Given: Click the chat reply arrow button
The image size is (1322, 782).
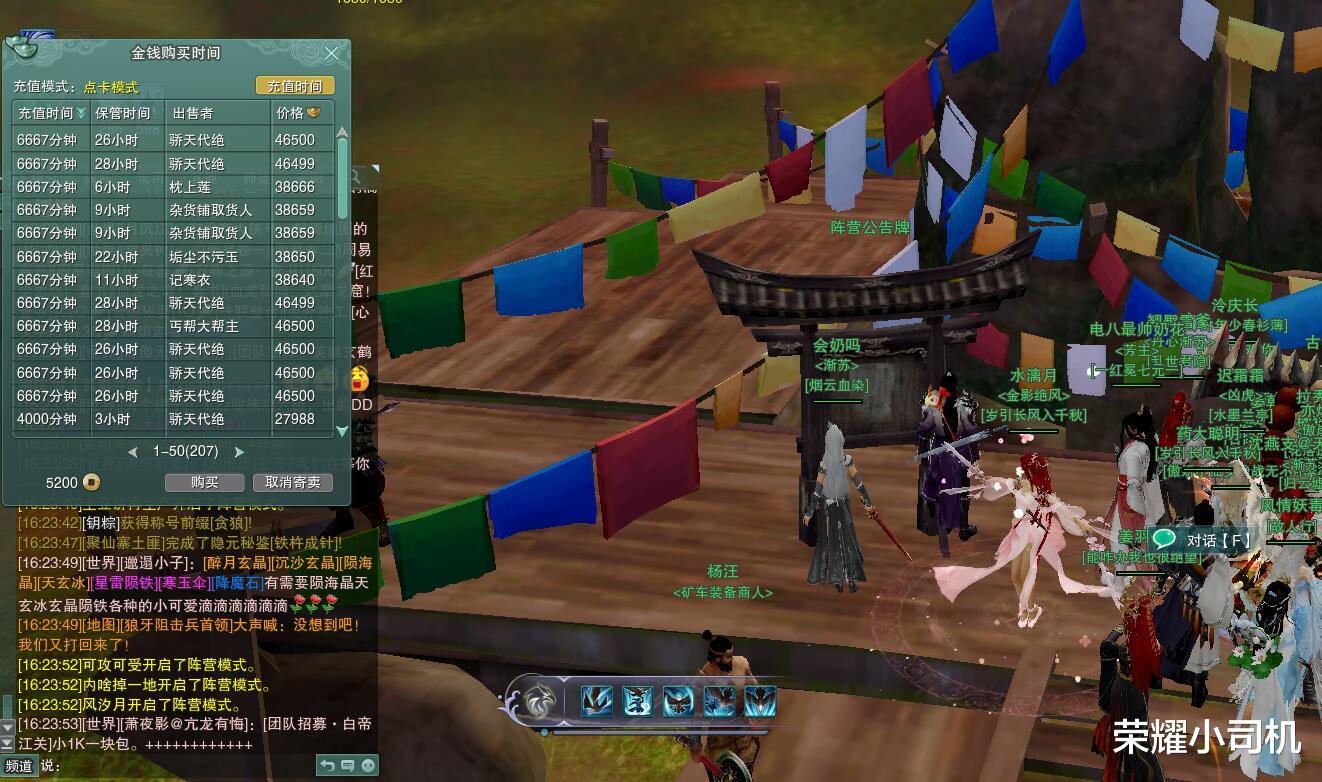Looking at the screenshot, I should click(x=326, y=766).
